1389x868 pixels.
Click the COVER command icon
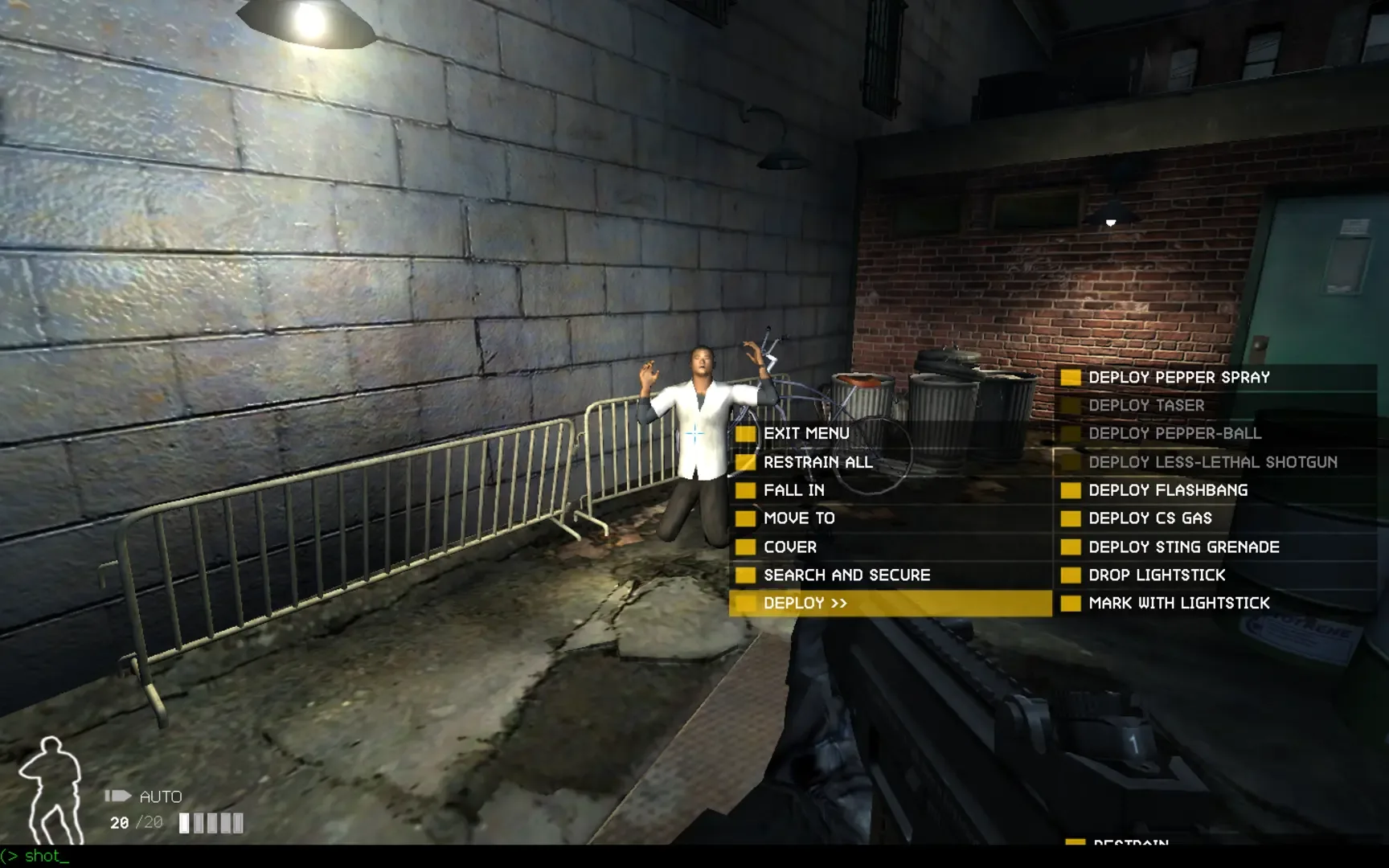point(745,547)
